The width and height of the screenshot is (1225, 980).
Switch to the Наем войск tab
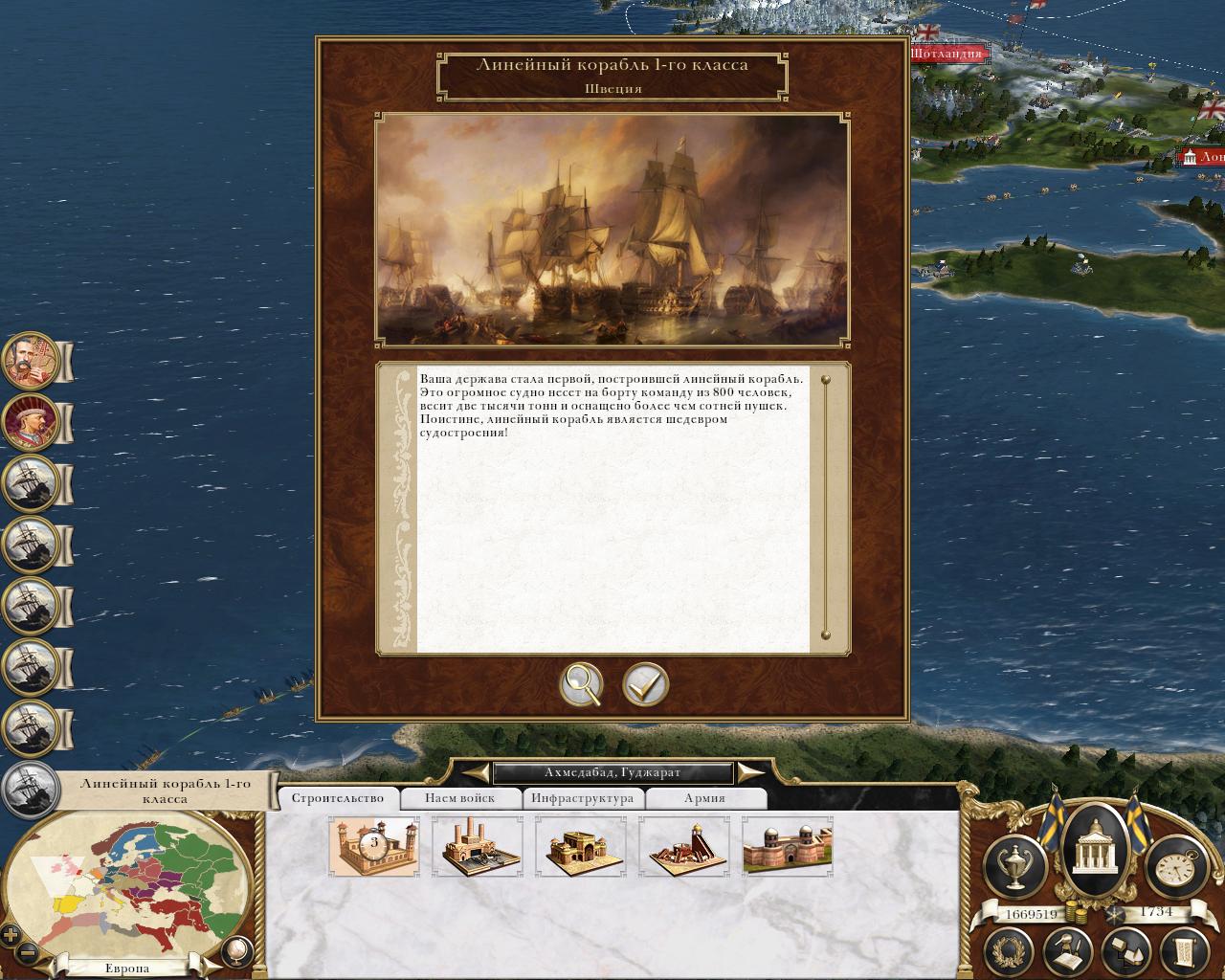pos(460,798)
